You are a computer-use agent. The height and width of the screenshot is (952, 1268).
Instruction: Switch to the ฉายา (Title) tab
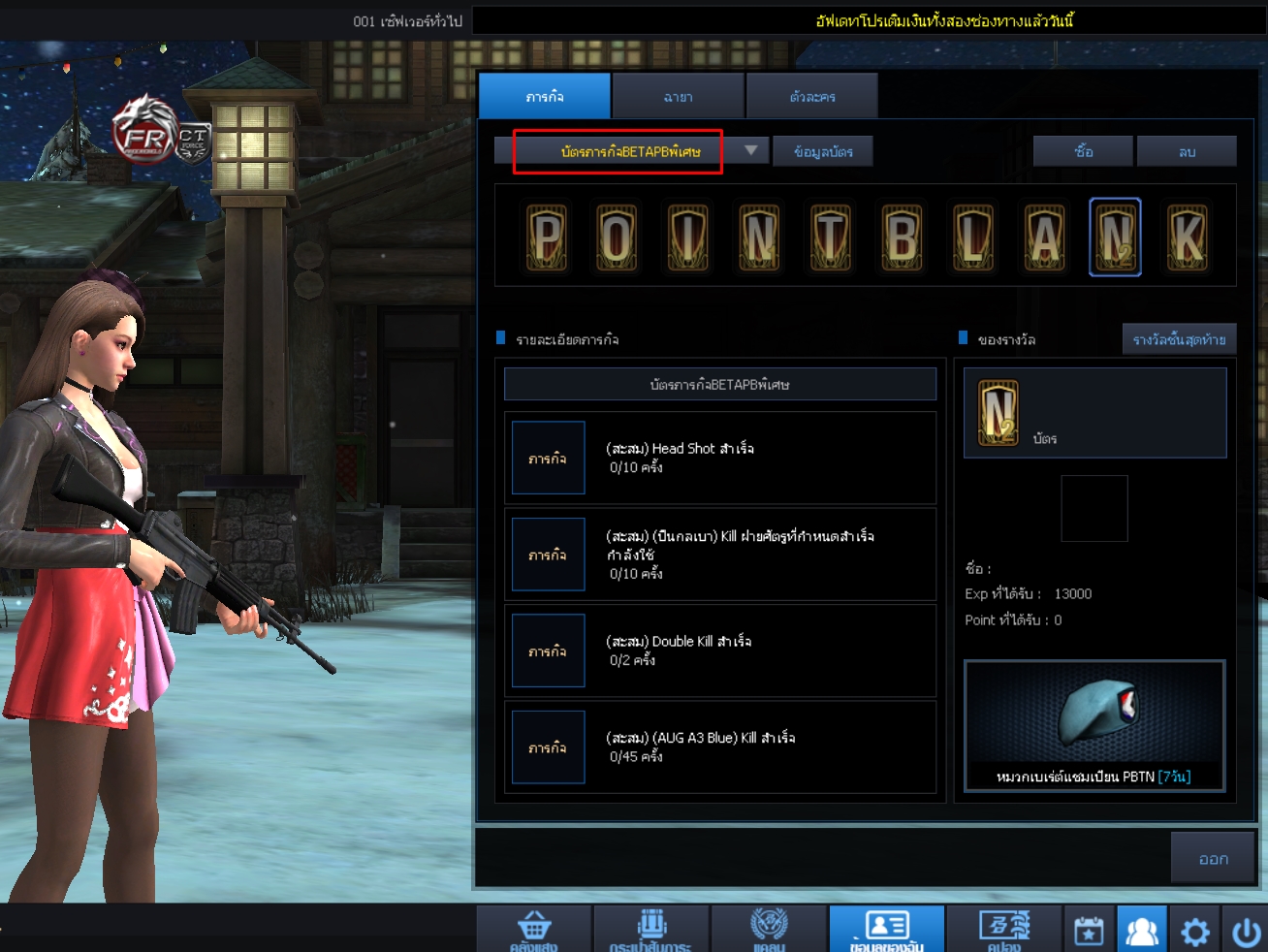point(677,96)
